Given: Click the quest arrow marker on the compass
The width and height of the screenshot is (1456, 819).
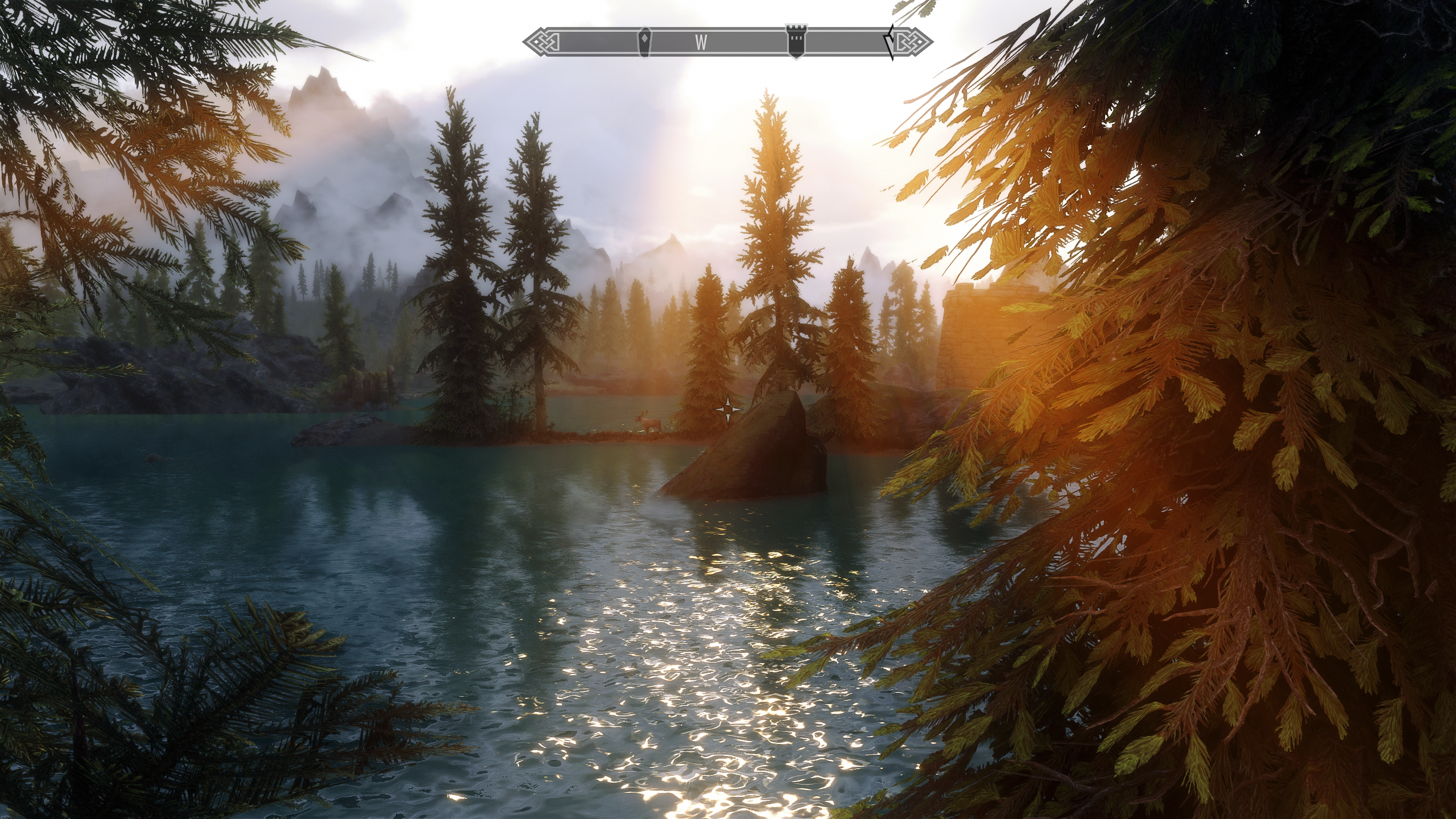Looking at the screenshot, I should click(x=888, y=42).
